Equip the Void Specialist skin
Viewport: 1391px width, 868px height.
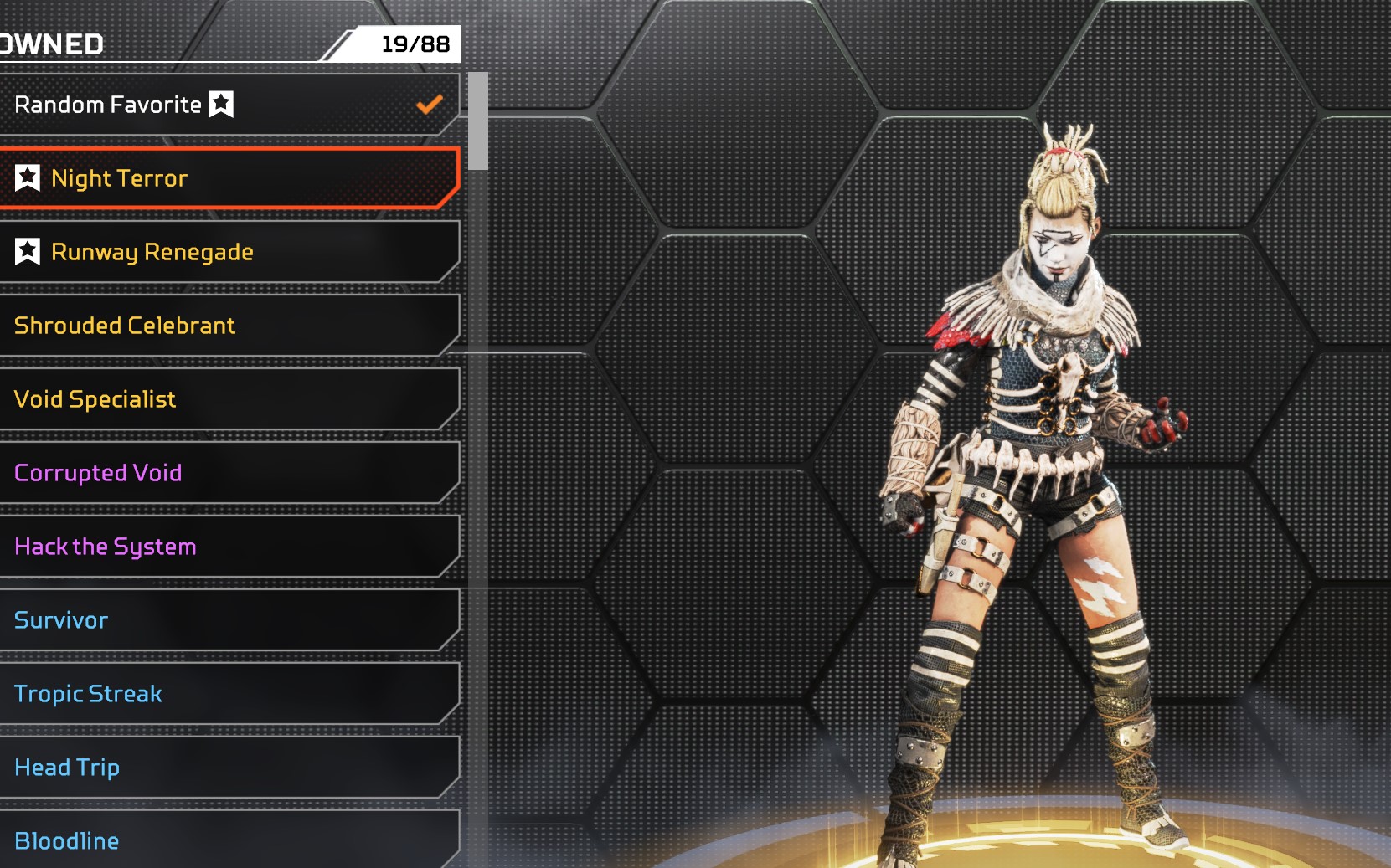click(x=226, y=399)
